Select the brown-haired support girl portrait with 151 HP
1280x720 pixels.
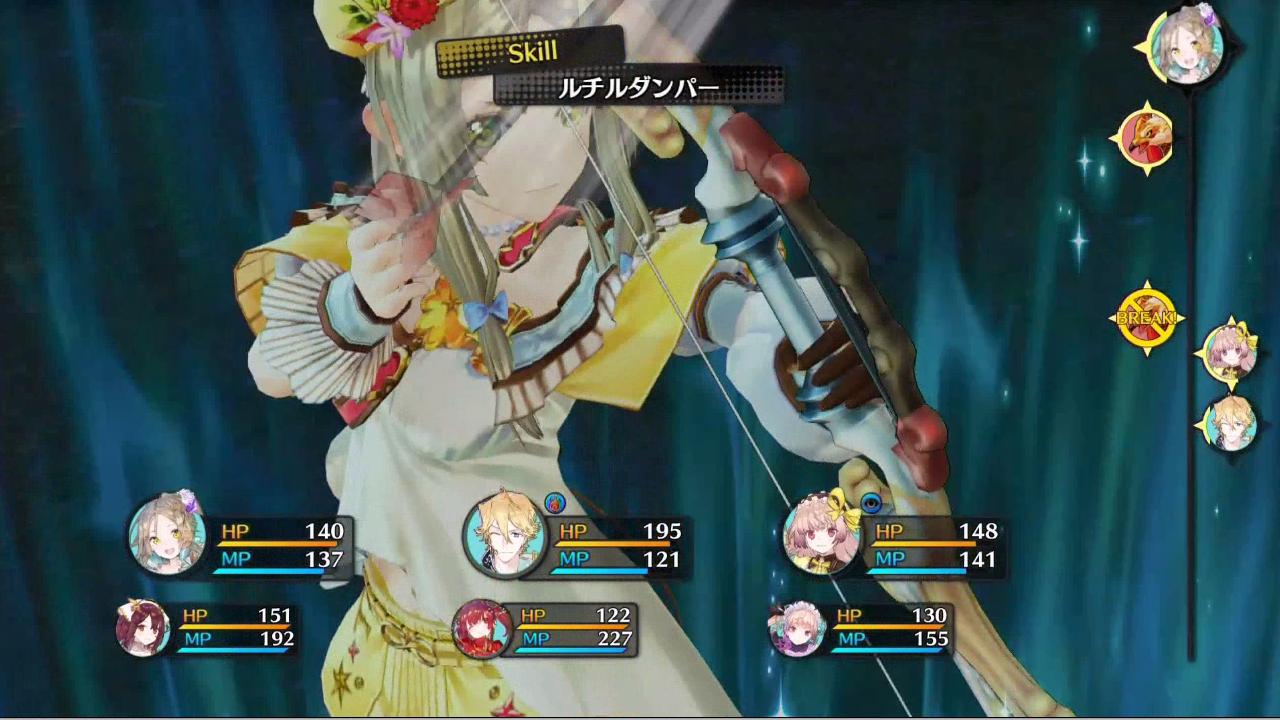pyautogui.click(x=141, y=628)
